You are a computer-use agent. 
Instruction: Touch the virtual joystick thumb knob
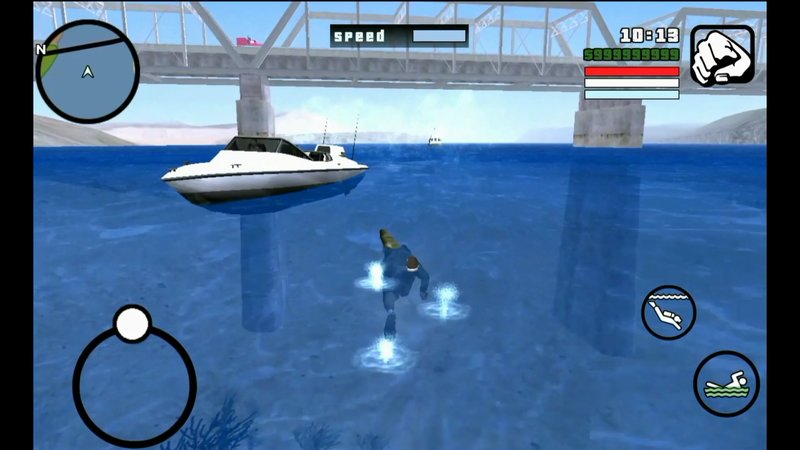(x=132, y=324)
